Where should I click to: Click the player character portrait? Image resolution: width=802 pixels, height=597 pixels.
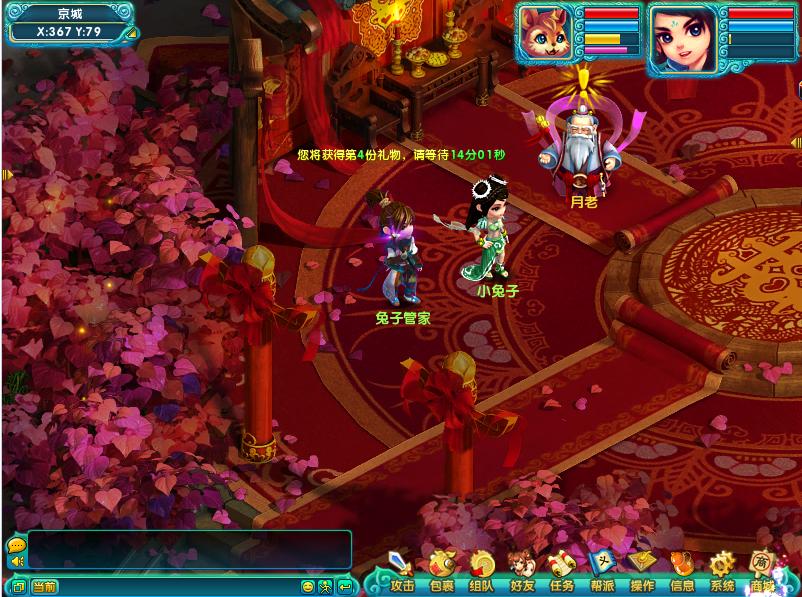coord(682,38)
